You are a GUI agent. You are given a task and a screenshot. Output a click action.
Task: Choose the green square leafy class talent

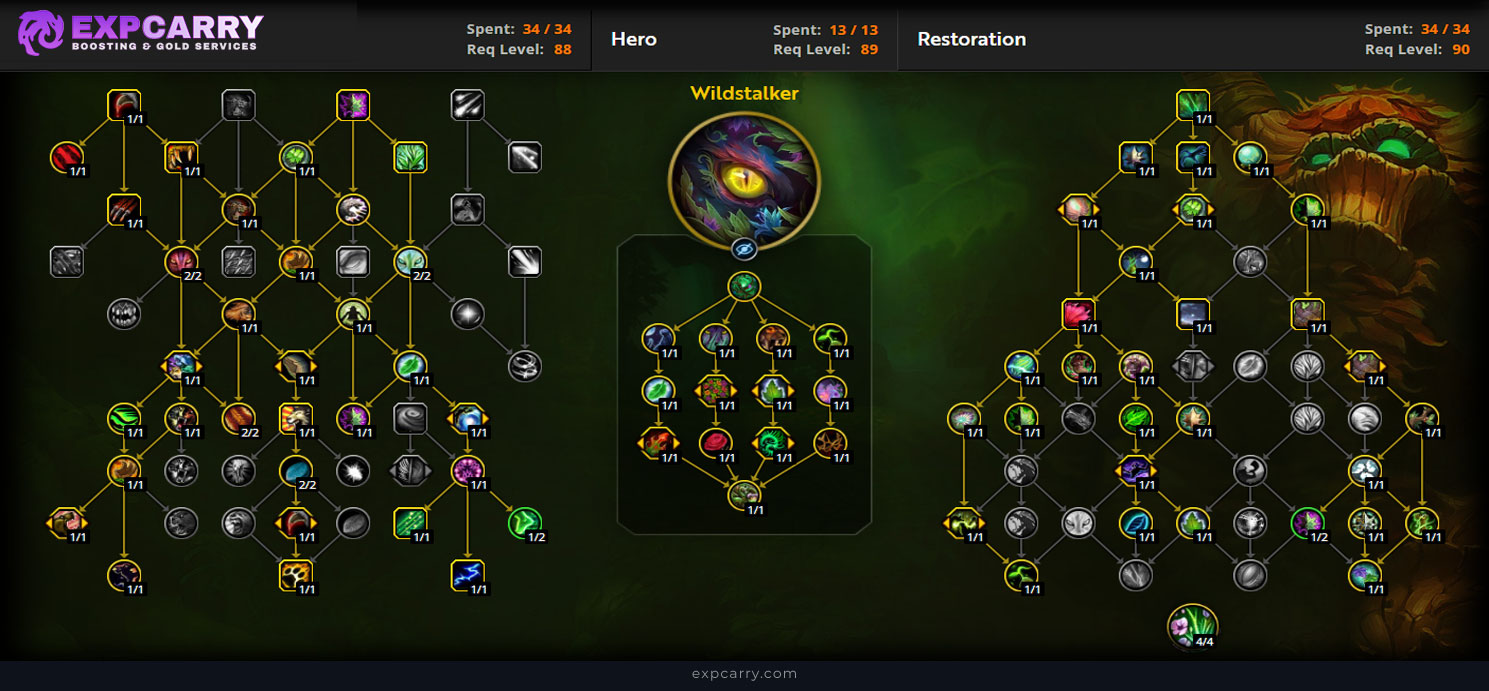(x=410, y=157)
